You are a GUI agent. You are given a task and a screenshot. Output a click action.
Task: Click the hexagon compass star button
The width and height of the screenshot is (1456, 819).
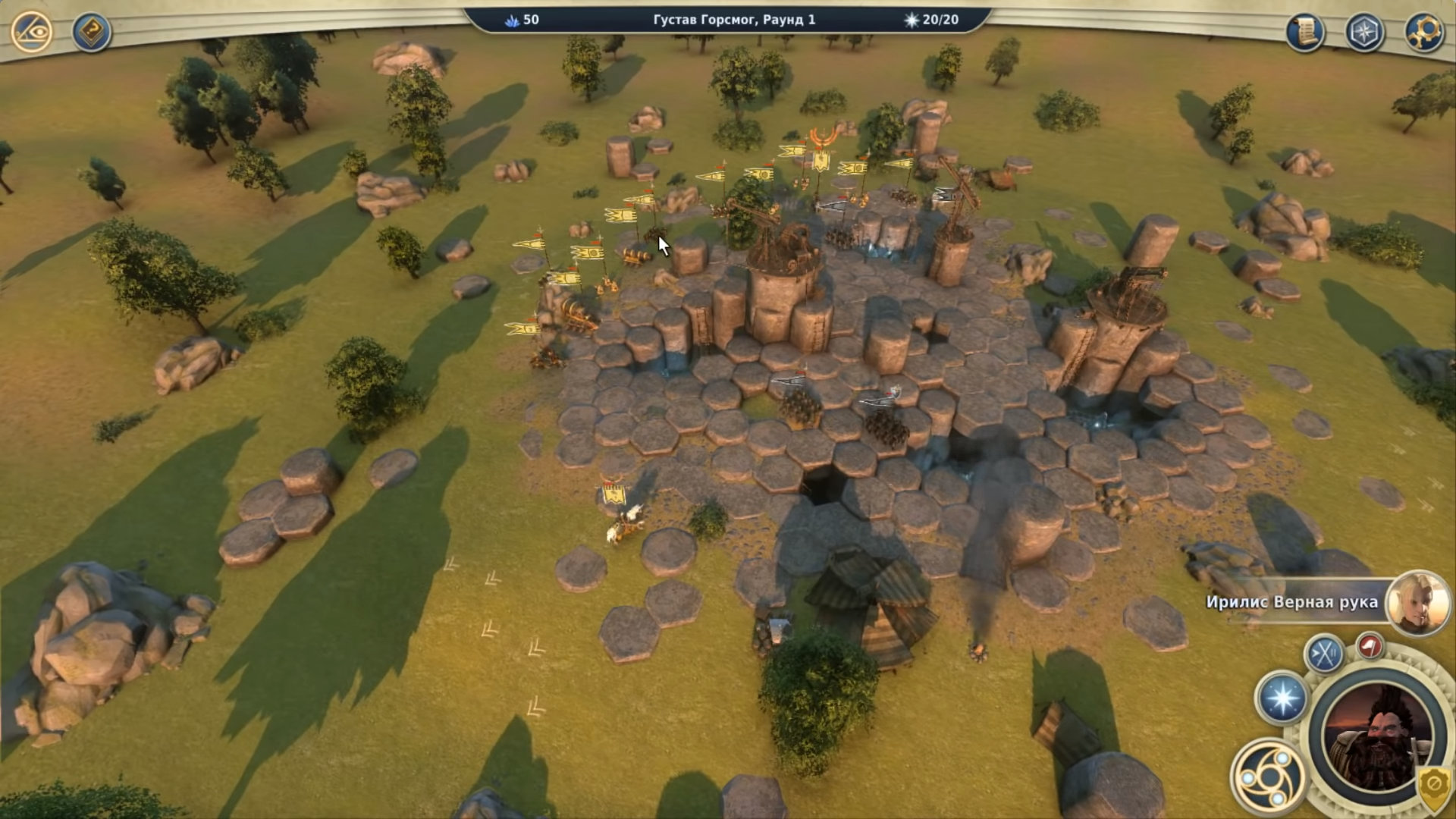tap(1364, 33)
